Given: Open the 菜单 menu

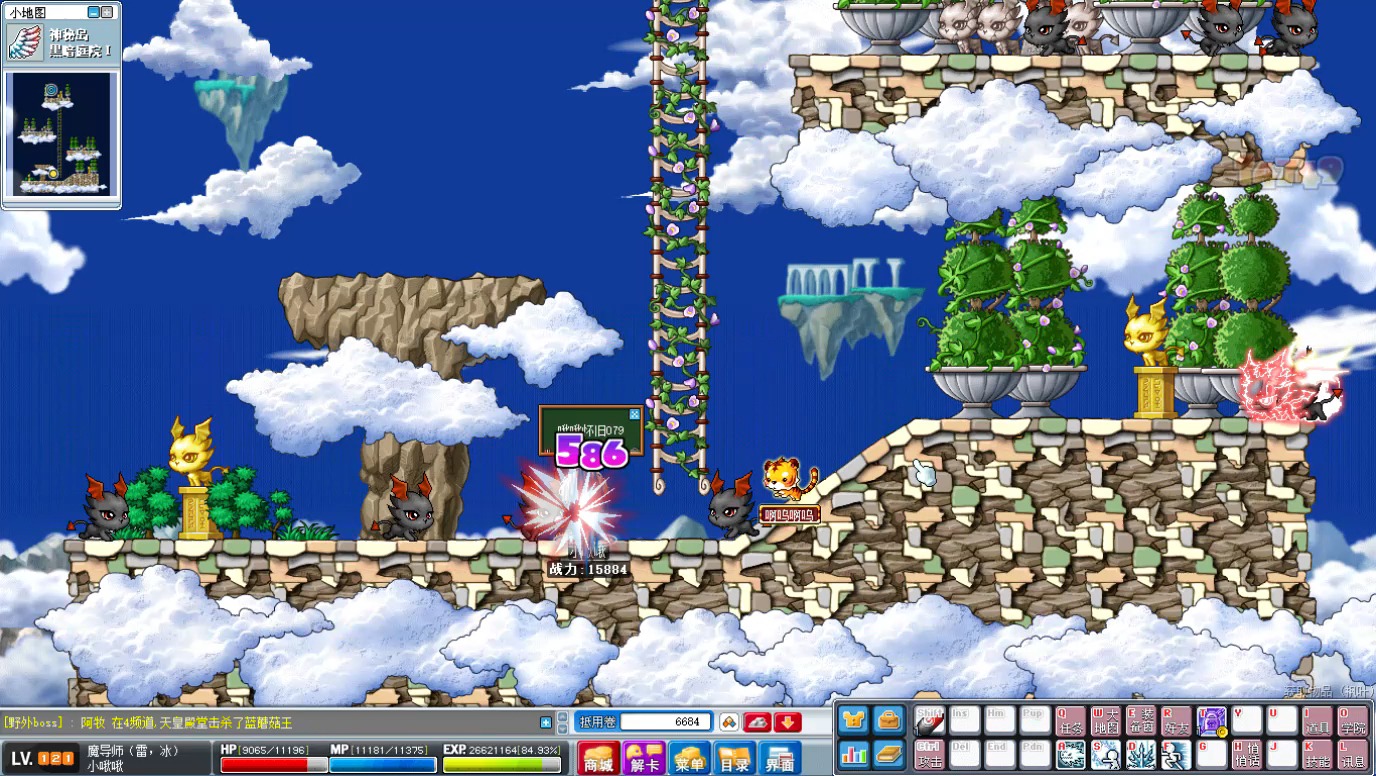Looking at the screenshot, I should click(x=690, y=758).
